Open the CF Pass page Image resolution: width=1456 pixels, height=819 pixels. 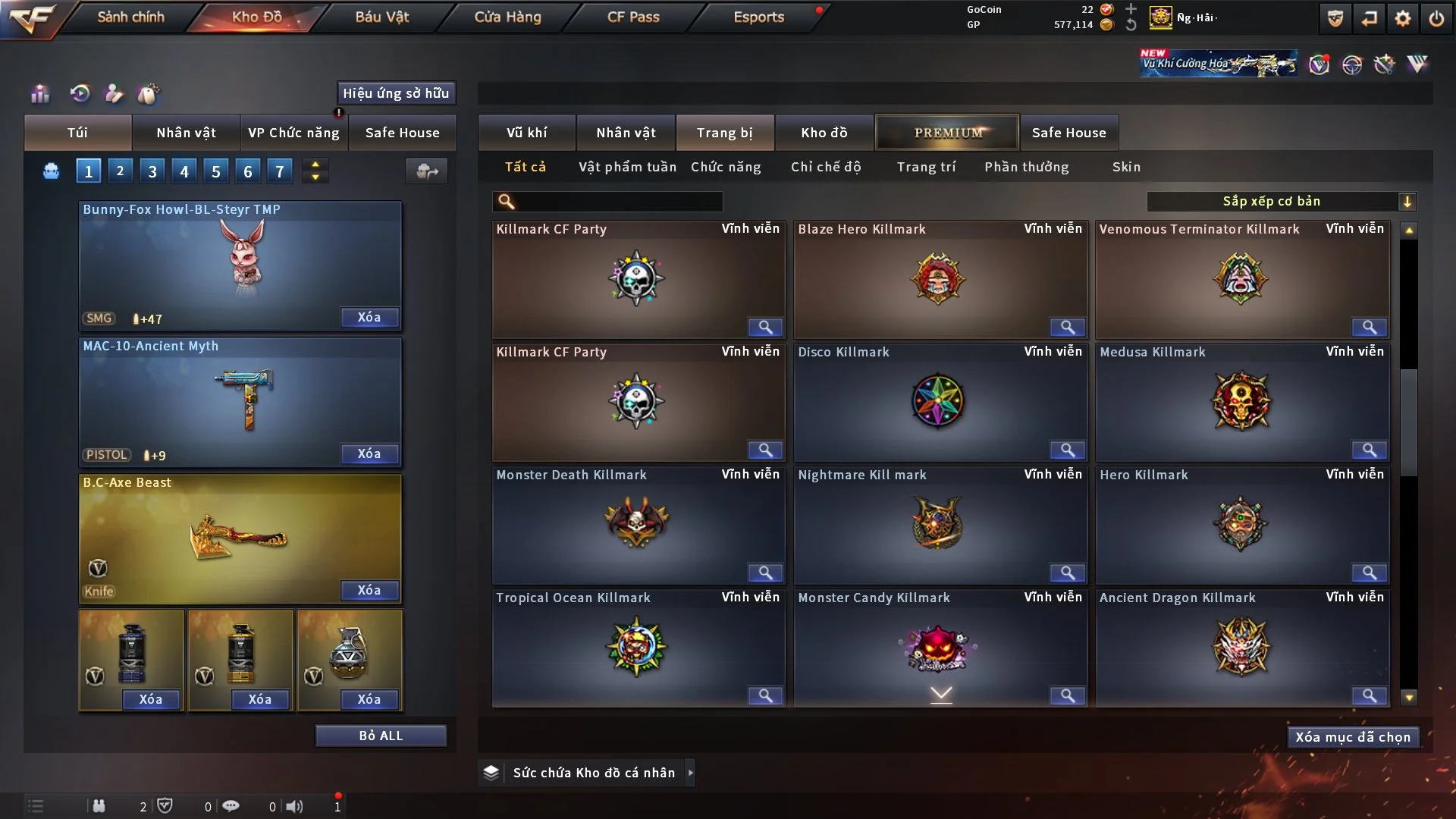(x=633, y=17)
